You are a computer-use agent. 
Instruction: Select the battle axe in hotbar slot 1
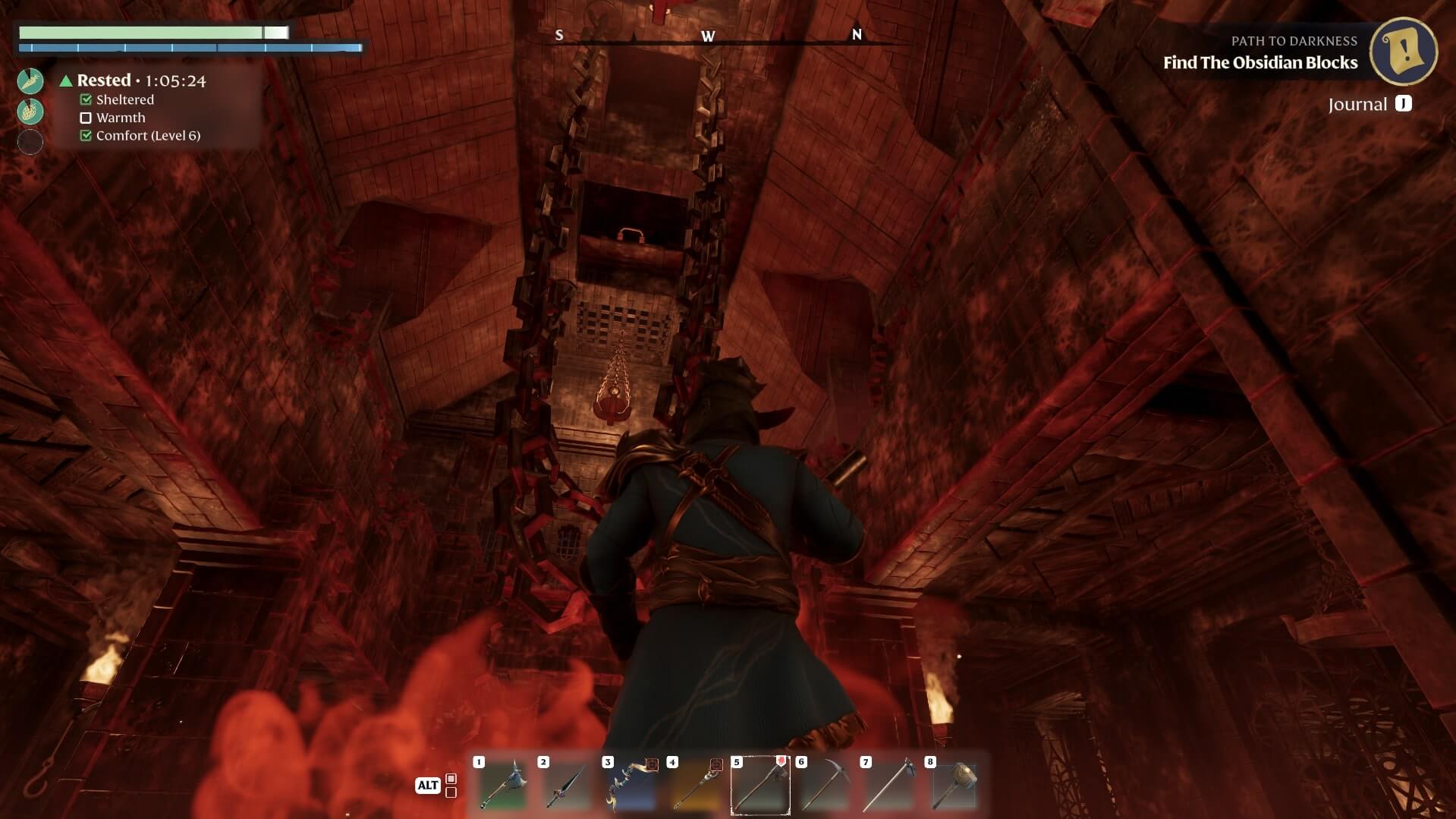pyautogui.click(x=502, y=785)
